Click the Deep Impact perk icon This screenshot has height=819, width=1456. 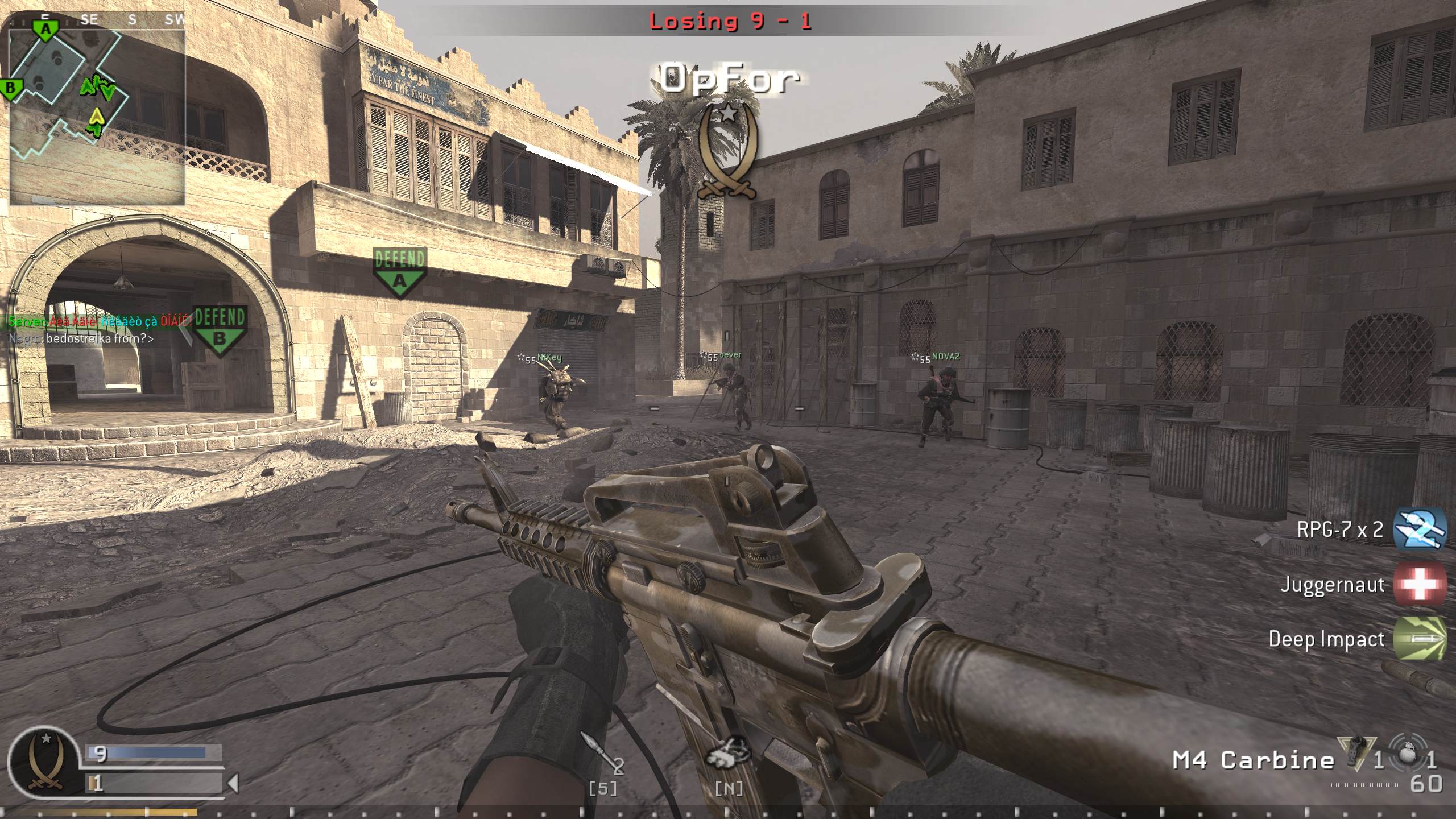[1420, 639]
